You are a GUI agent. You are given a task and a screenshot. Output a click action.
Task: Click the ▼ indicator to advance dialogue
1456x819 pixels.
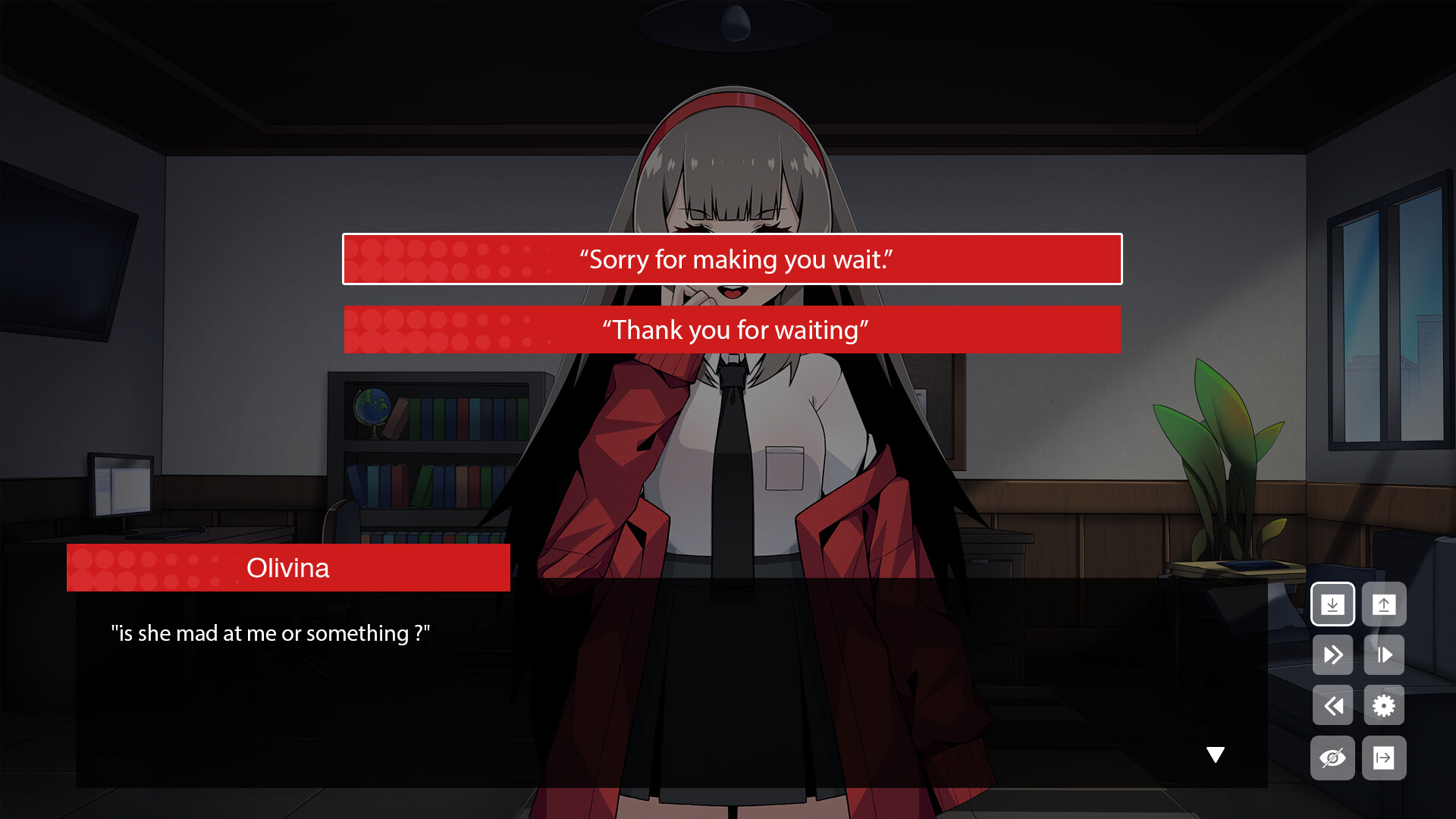1216,753
